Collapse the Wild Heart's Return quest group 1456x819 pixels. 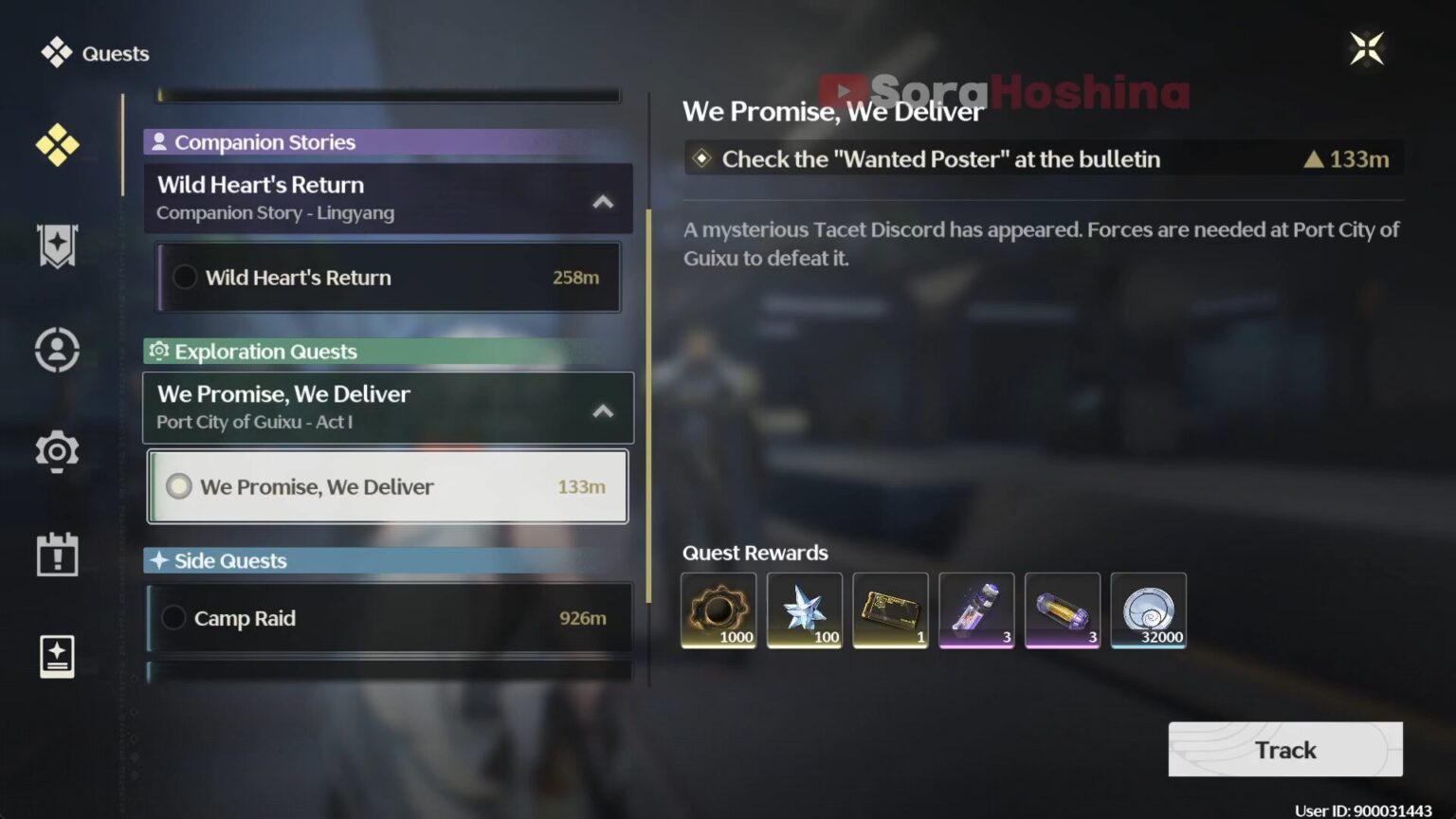603,201
